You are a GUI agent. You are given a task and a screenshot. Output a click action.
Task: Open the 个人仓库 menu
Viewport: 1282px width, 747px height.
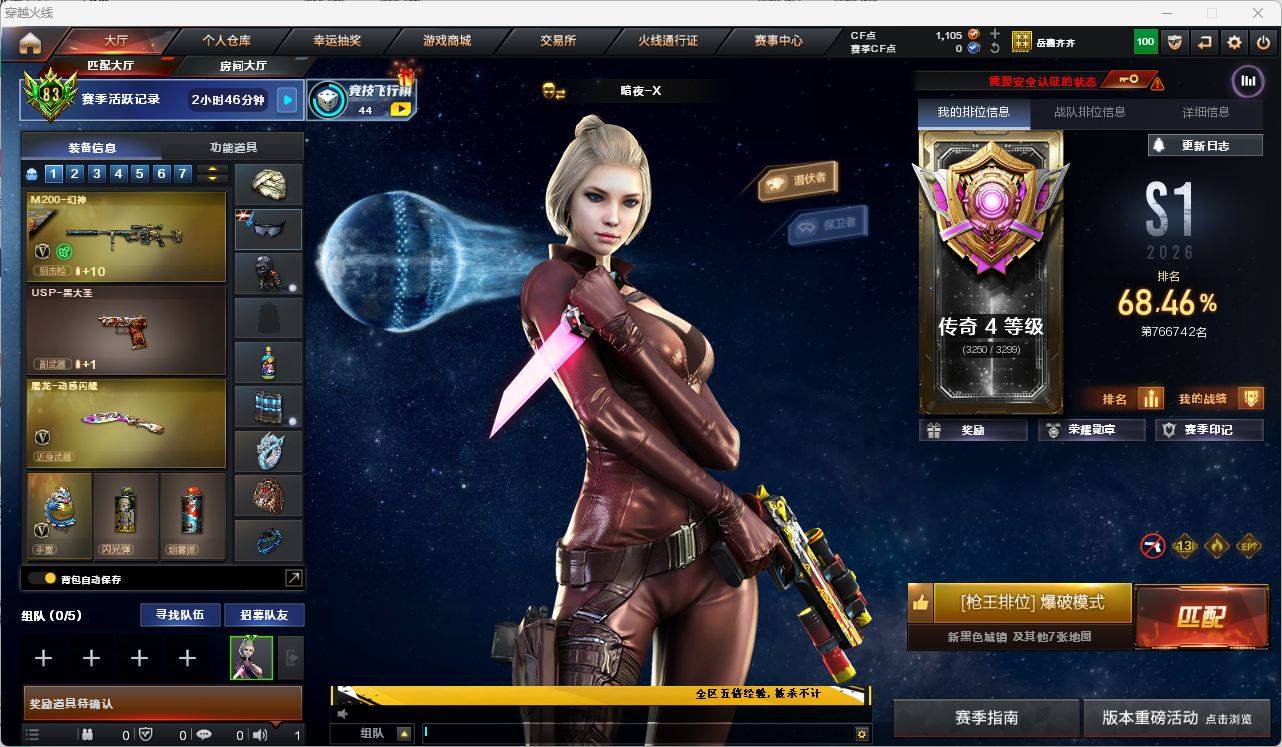pos(227,41)
